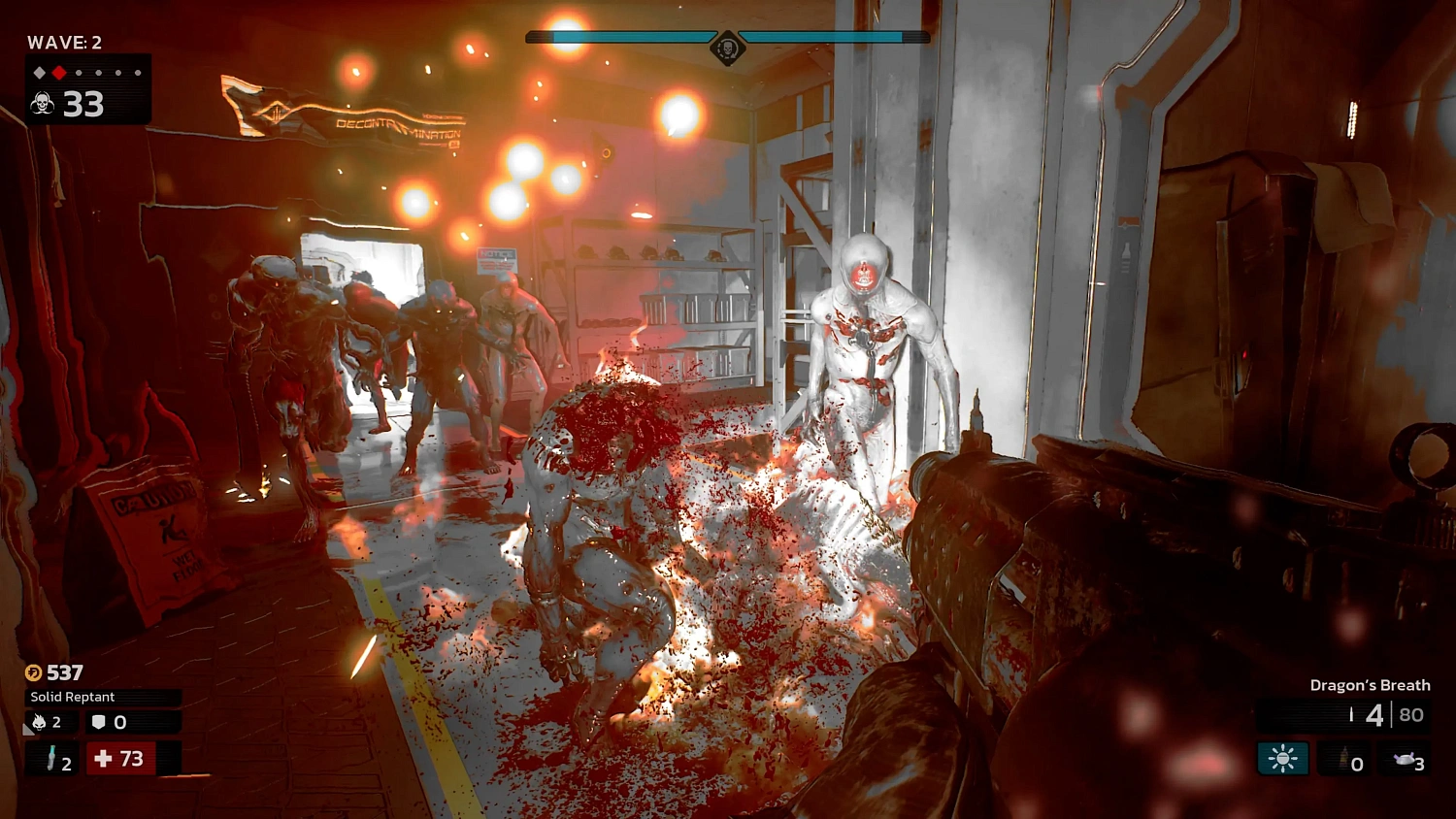Click the gray triangle beside the perk counter
Image resolution: width=1456 pixels, height=819 pixels.
27,730
